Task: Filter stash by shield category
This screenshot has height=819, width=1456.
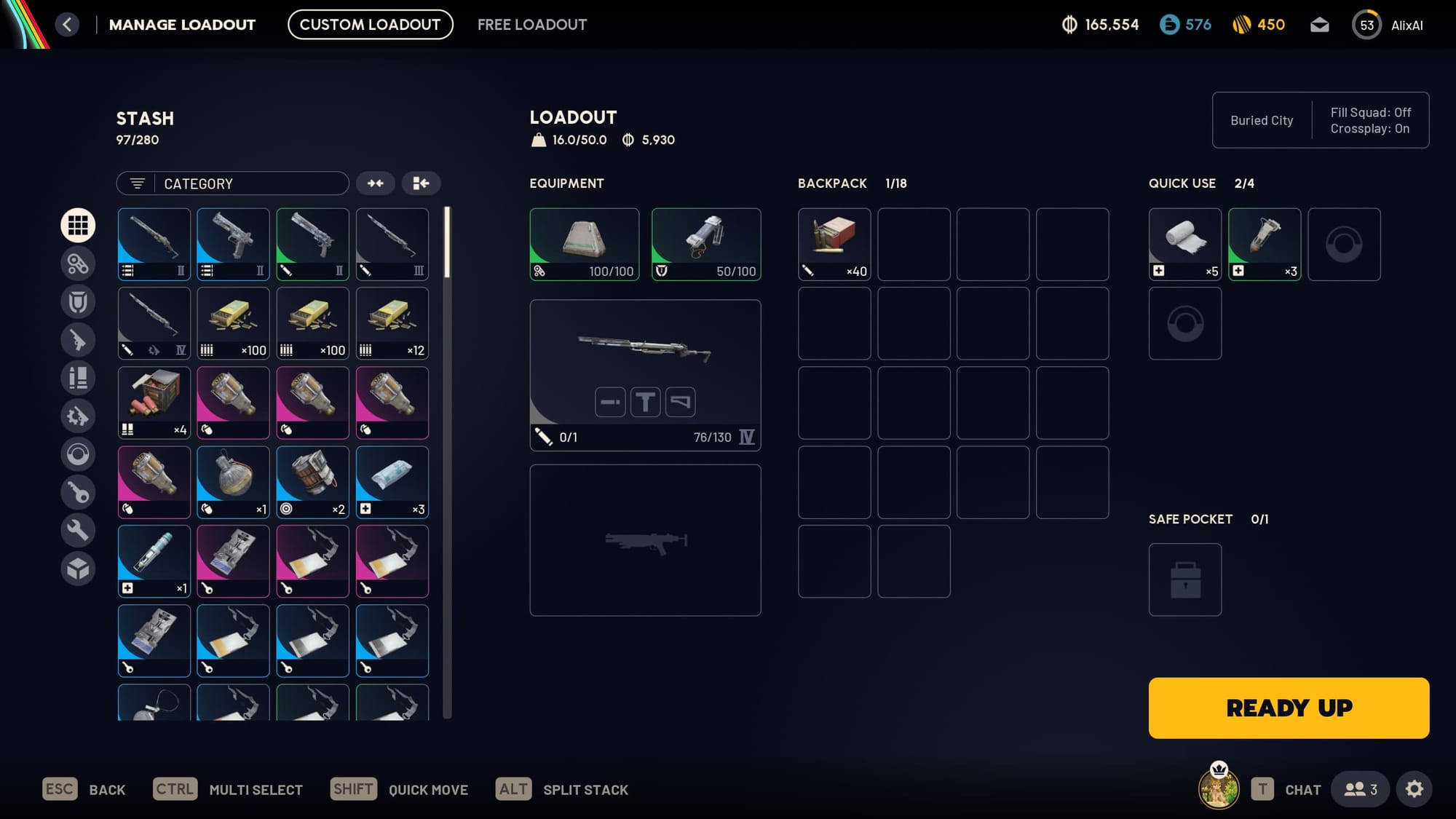Action: [x=78, y=301]
